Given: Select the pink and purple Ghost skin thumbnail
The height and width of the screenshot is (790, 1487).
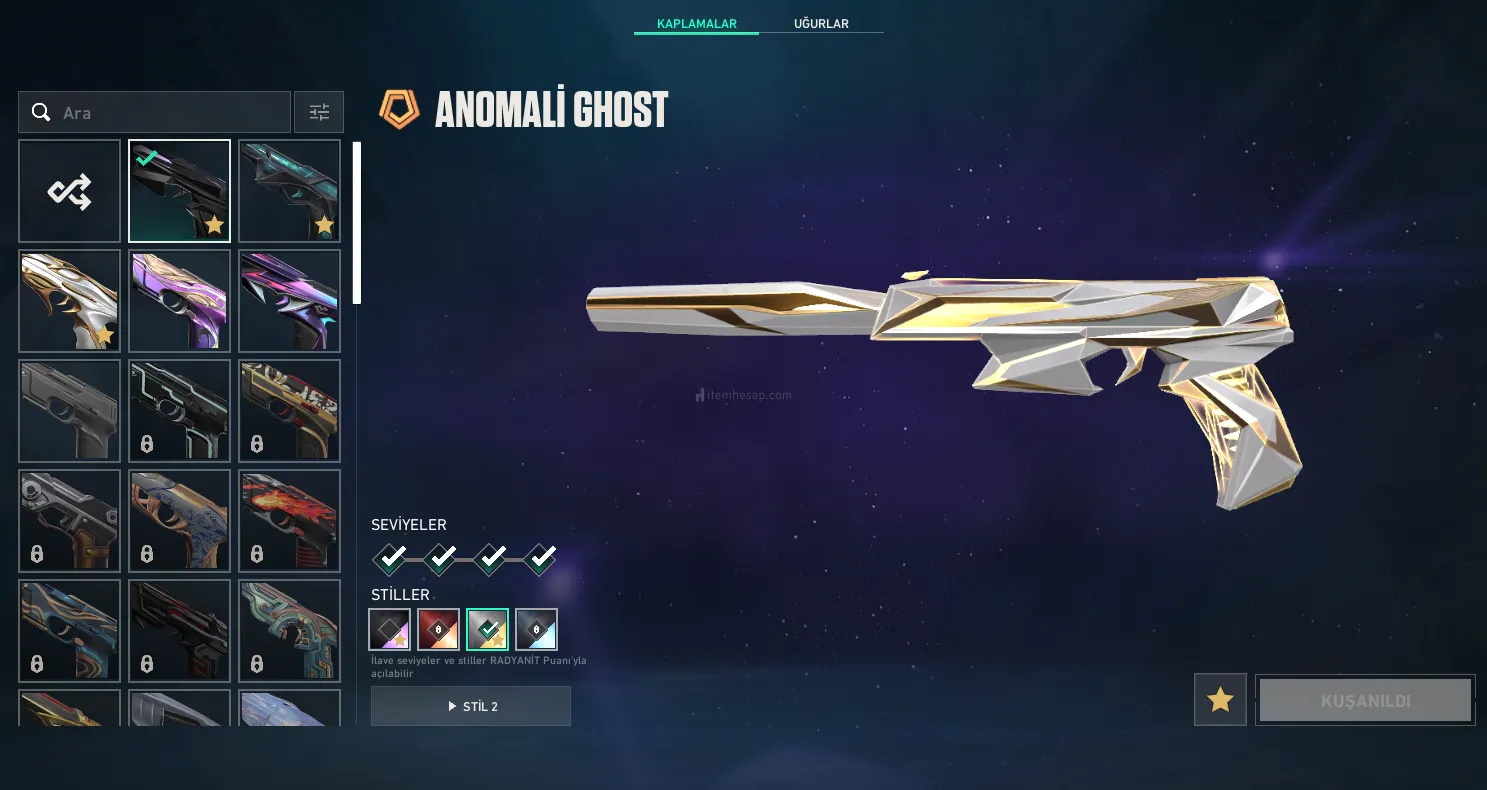Looking at the screenshot, I should pos(180,301).
